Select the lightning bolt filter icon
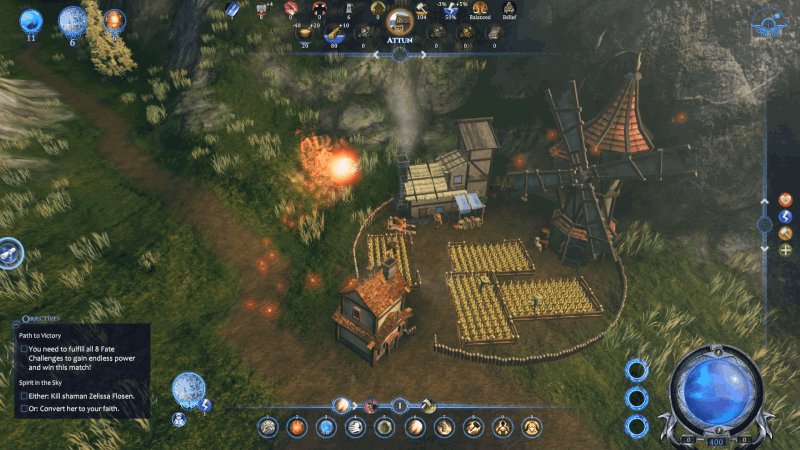The height and width of the screenshot is (450, 800). click(785, 216)
